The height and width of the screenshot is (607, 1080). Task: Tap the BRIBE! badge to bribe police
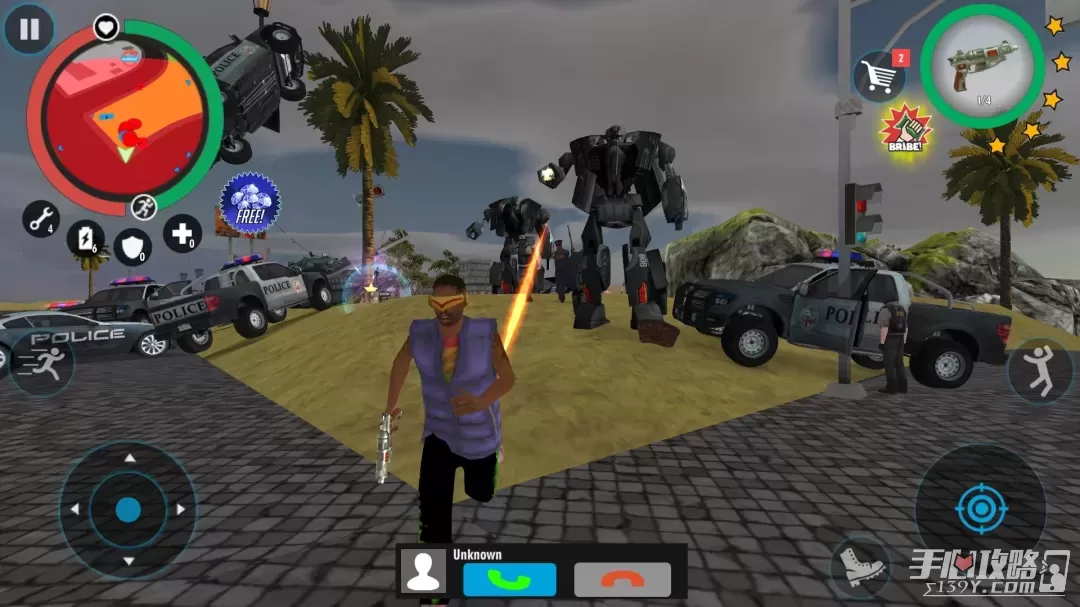point(906,129)
